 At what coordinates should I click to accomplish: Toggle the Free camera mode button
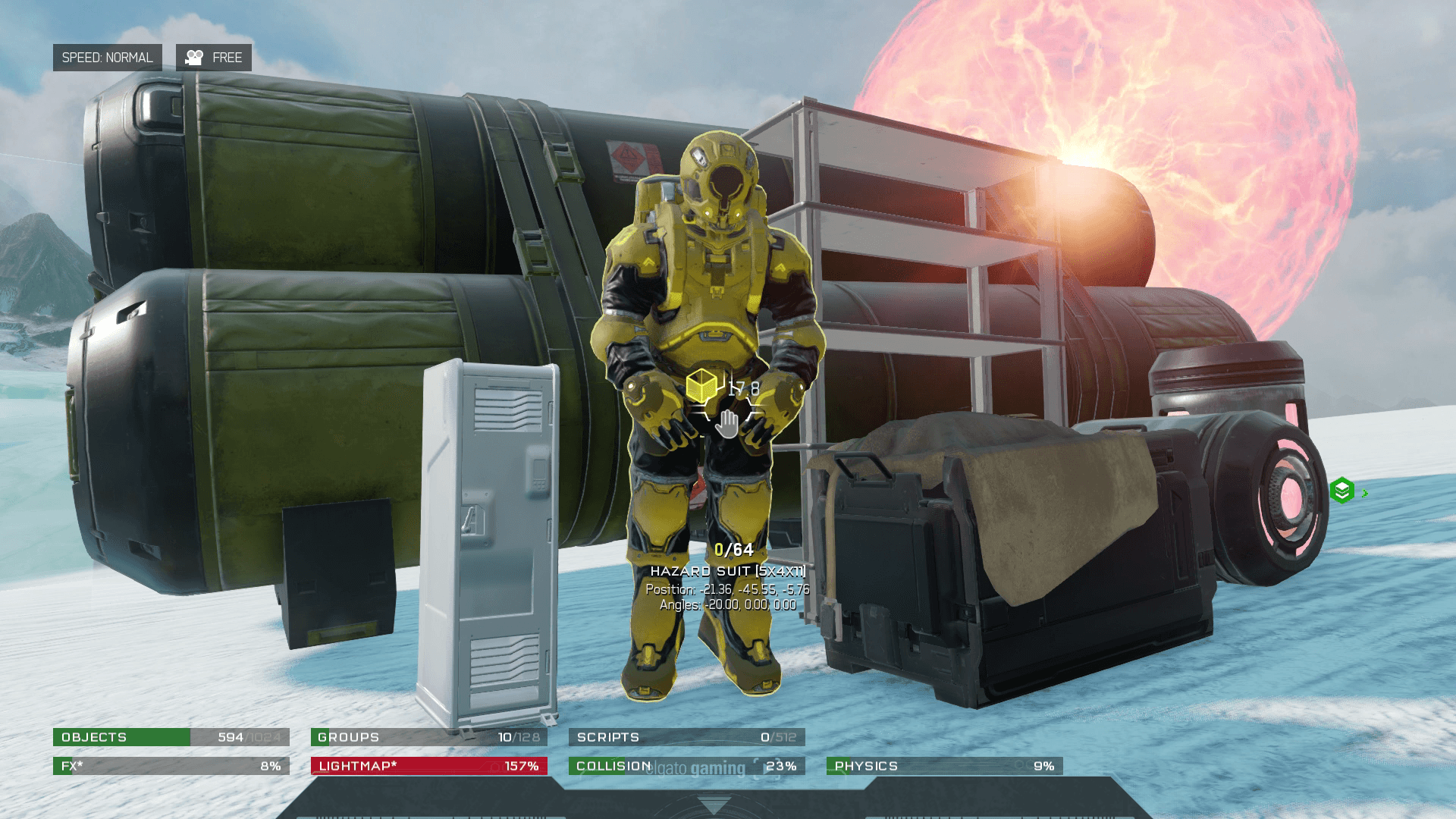214,58
